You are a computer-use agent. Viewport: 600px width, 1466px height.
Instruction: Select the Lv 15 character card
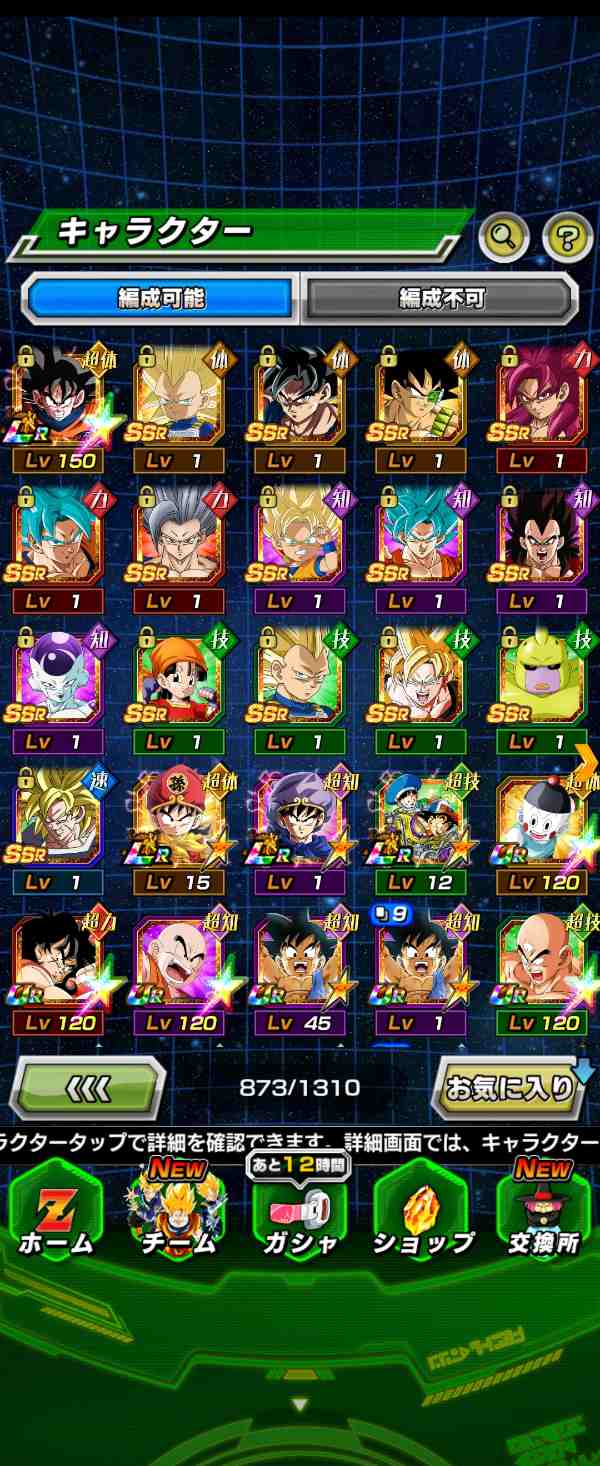click(x=178, y=827)
